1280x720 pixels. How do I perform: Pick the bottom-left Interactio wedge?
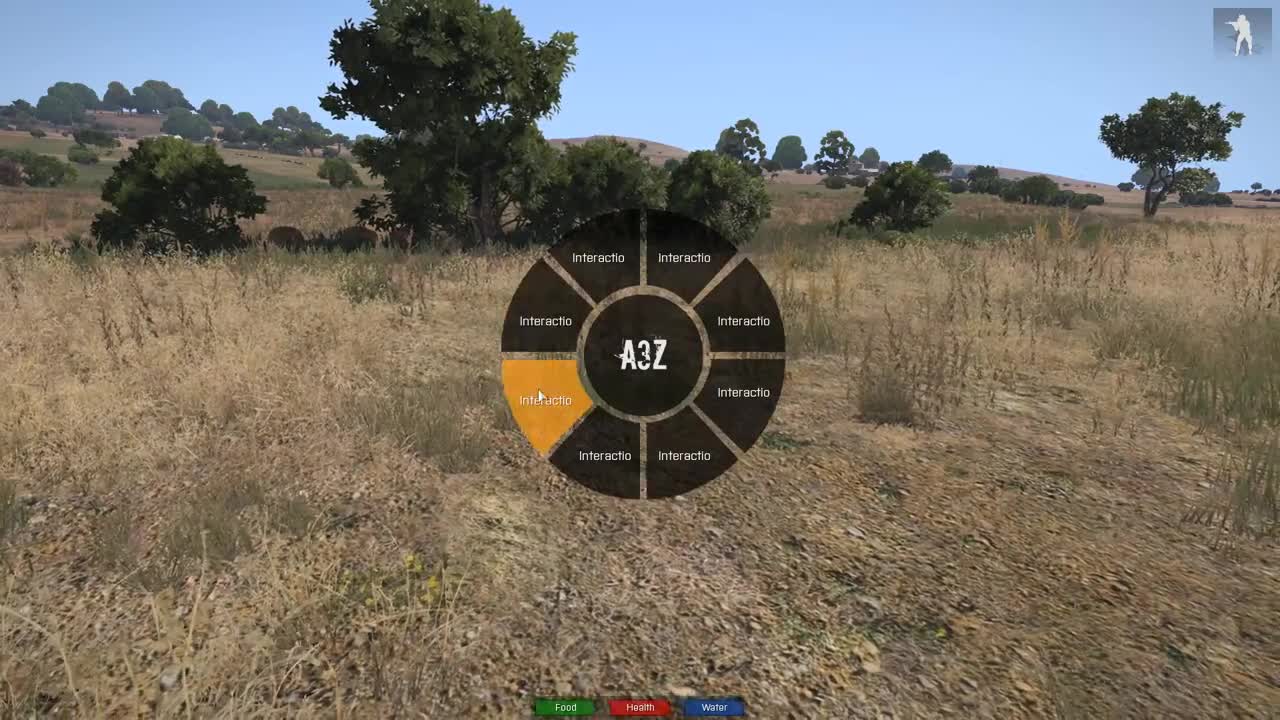tap(603, 455)
